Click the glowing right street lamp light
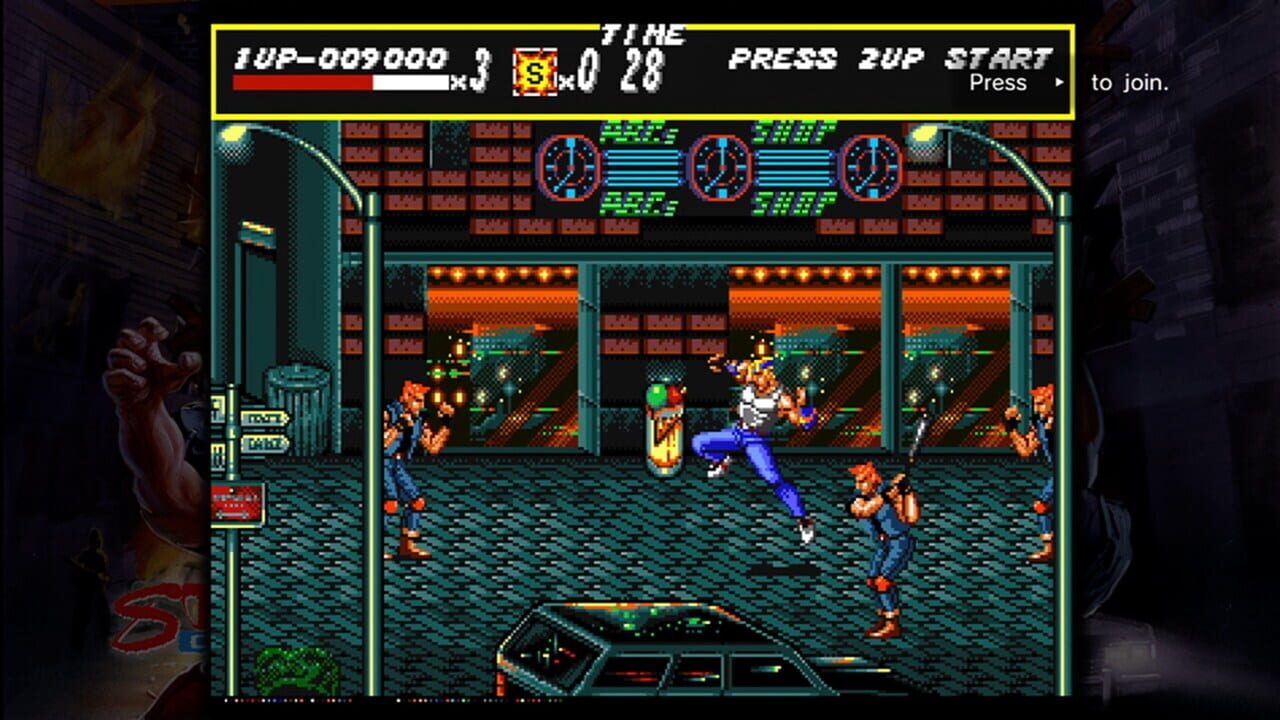The image size is (1280, 720). pyautogui.click(x=923, y=131)
